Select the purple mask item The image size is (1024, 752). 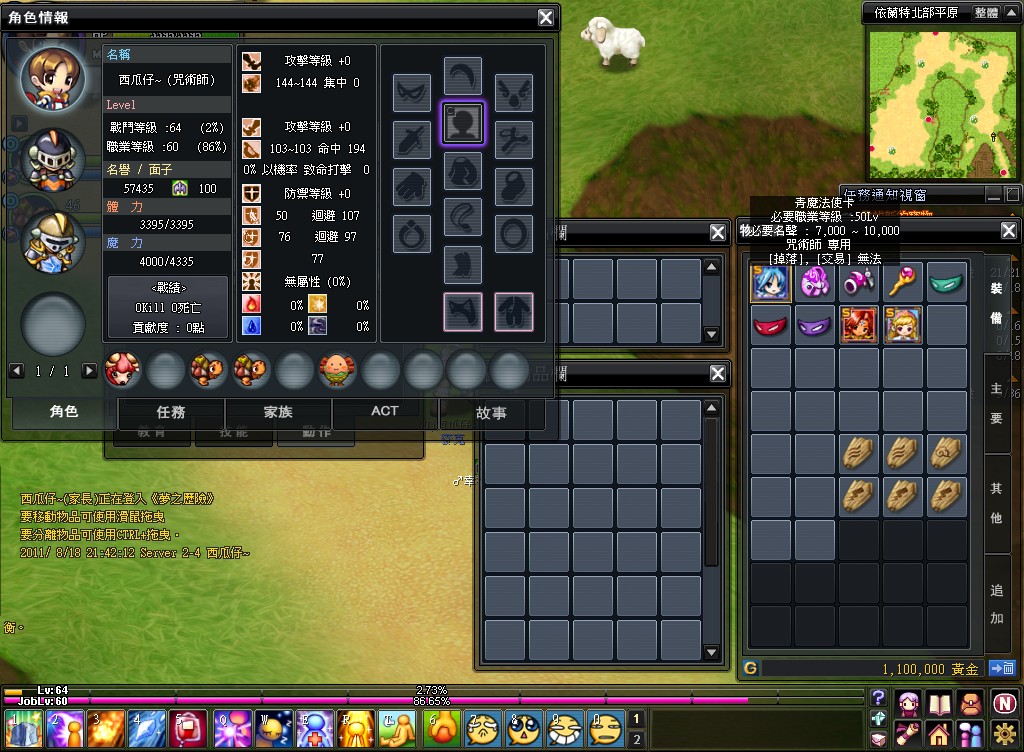click(x=815, y=326)
